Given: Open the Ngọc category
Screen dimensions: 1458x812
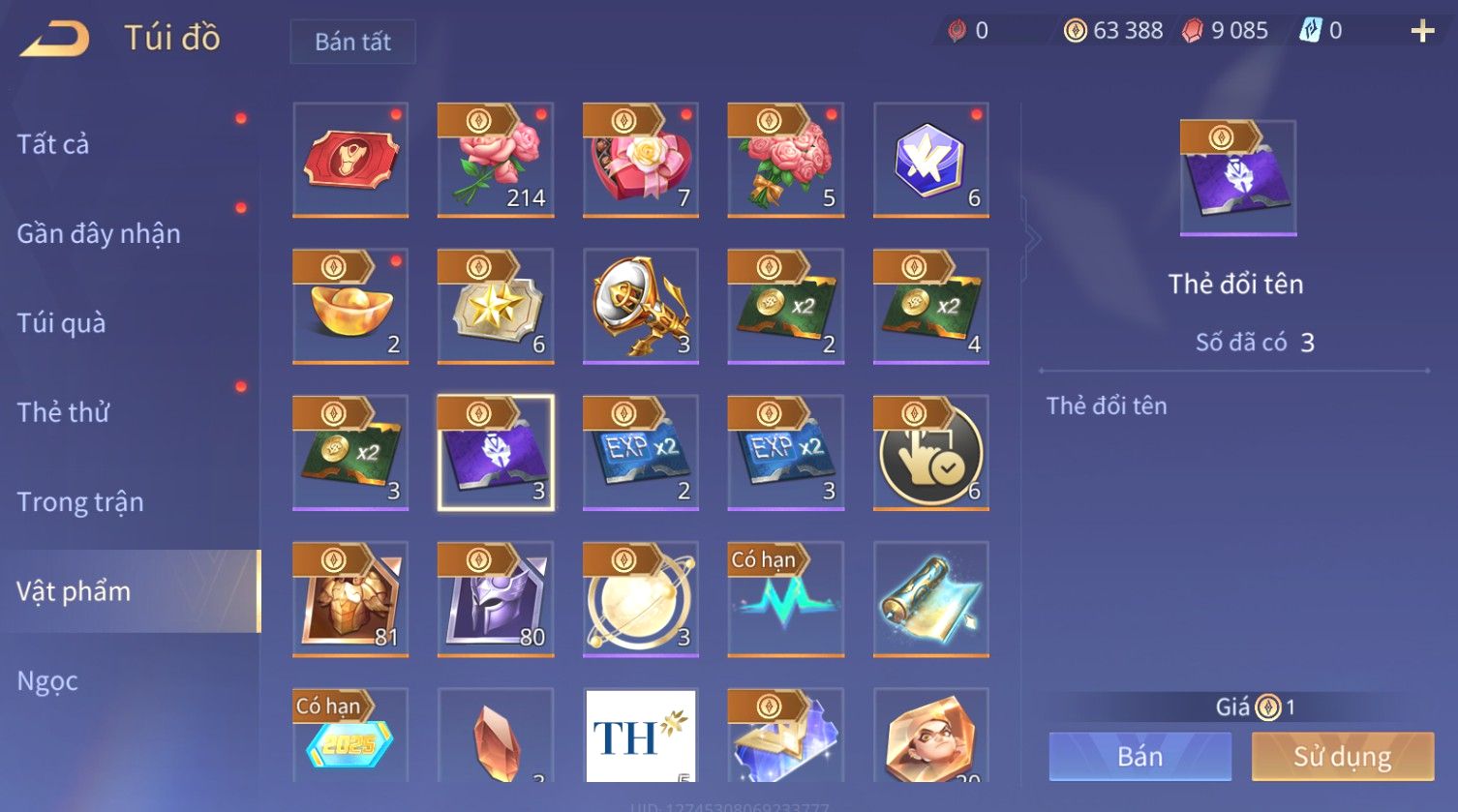Looking at the screenshot, I should (x=47, y=680).
